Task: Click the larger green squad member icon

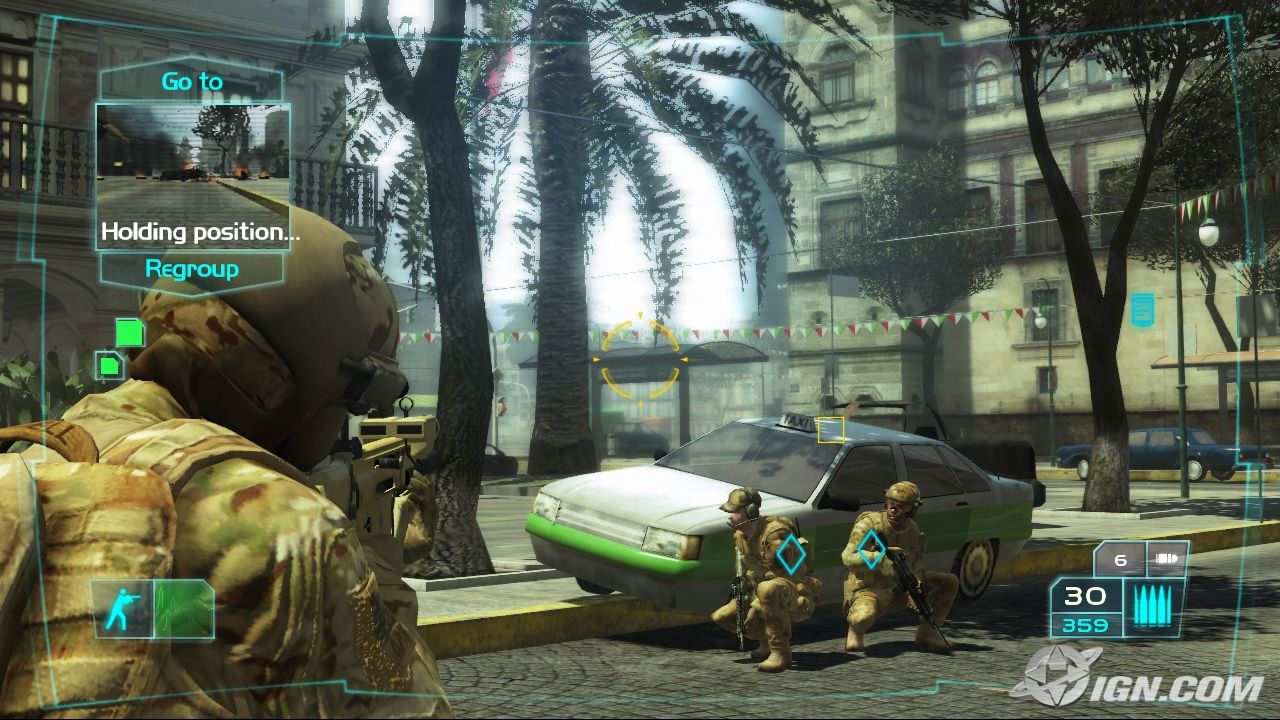Action: [x=130, y=332]
